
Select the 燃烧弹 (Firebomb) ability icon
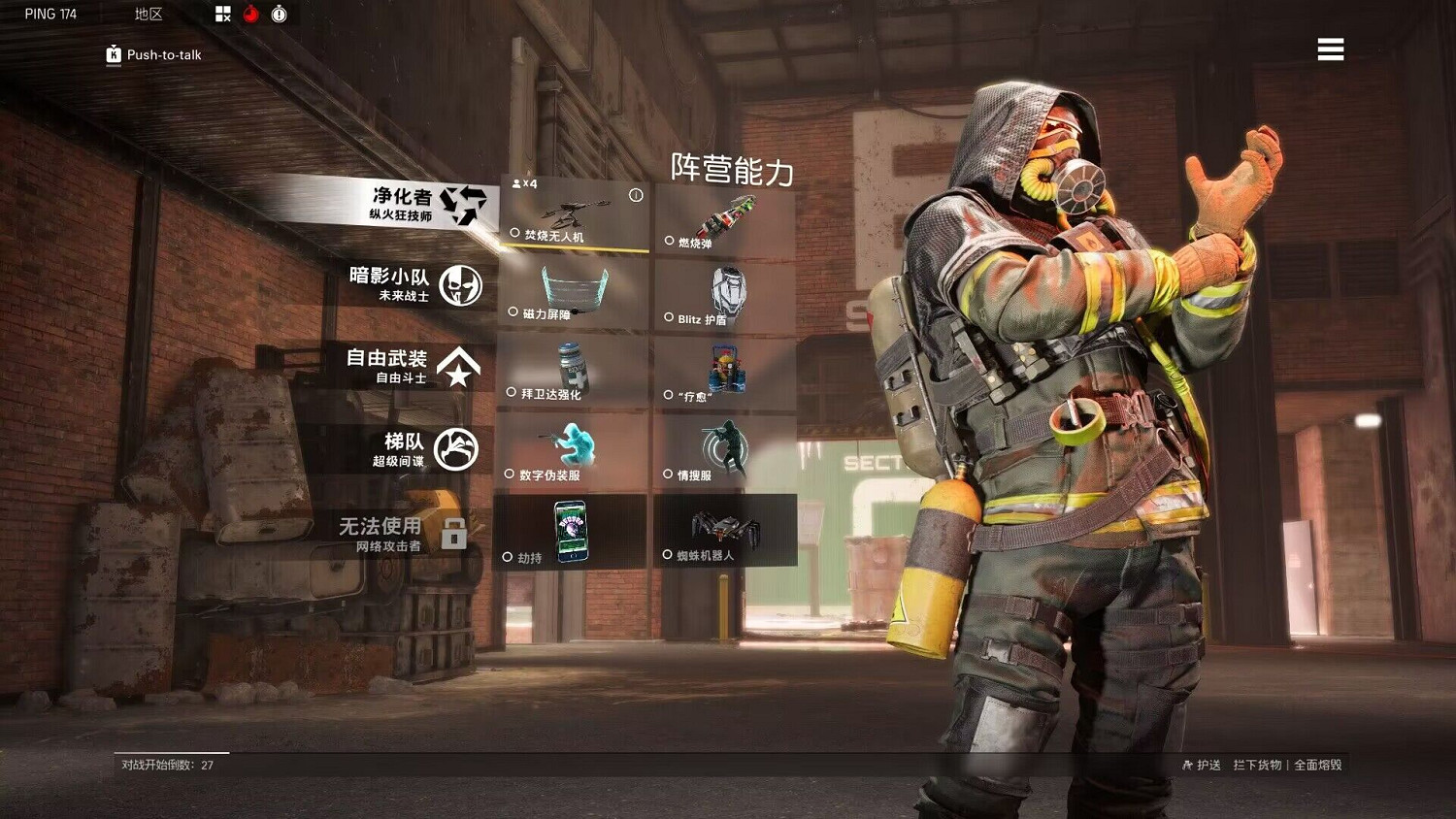[x=726, y=215]
